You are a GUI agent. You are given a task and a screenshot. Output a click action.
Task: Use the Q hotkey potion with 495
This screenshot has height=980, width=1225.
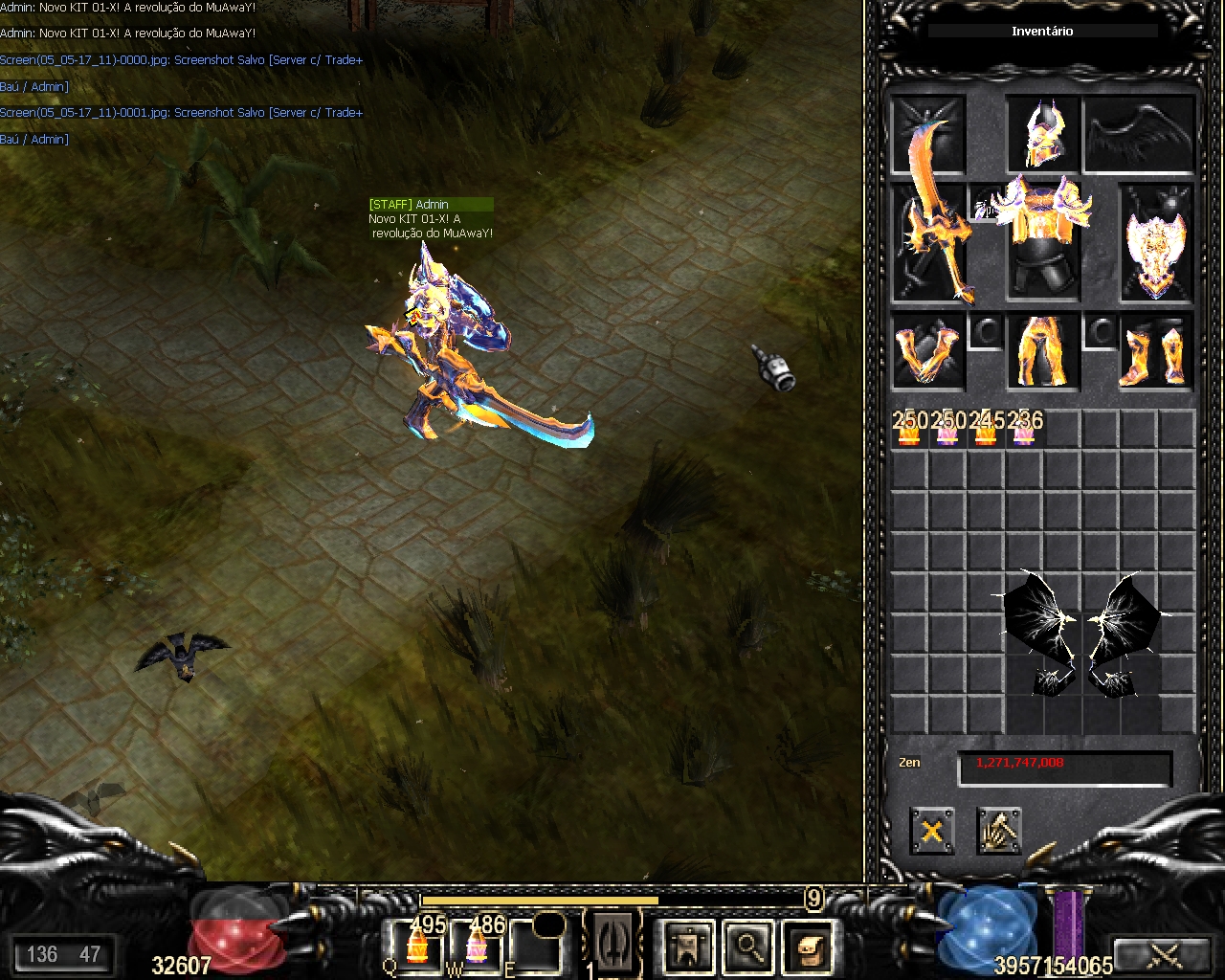pos(417,946)
